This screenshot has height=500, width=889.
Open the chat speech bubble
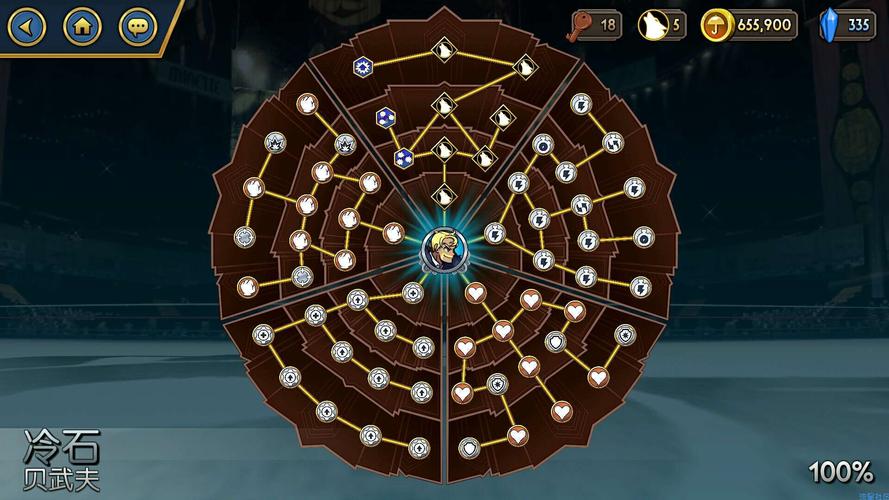coord(137,26)
